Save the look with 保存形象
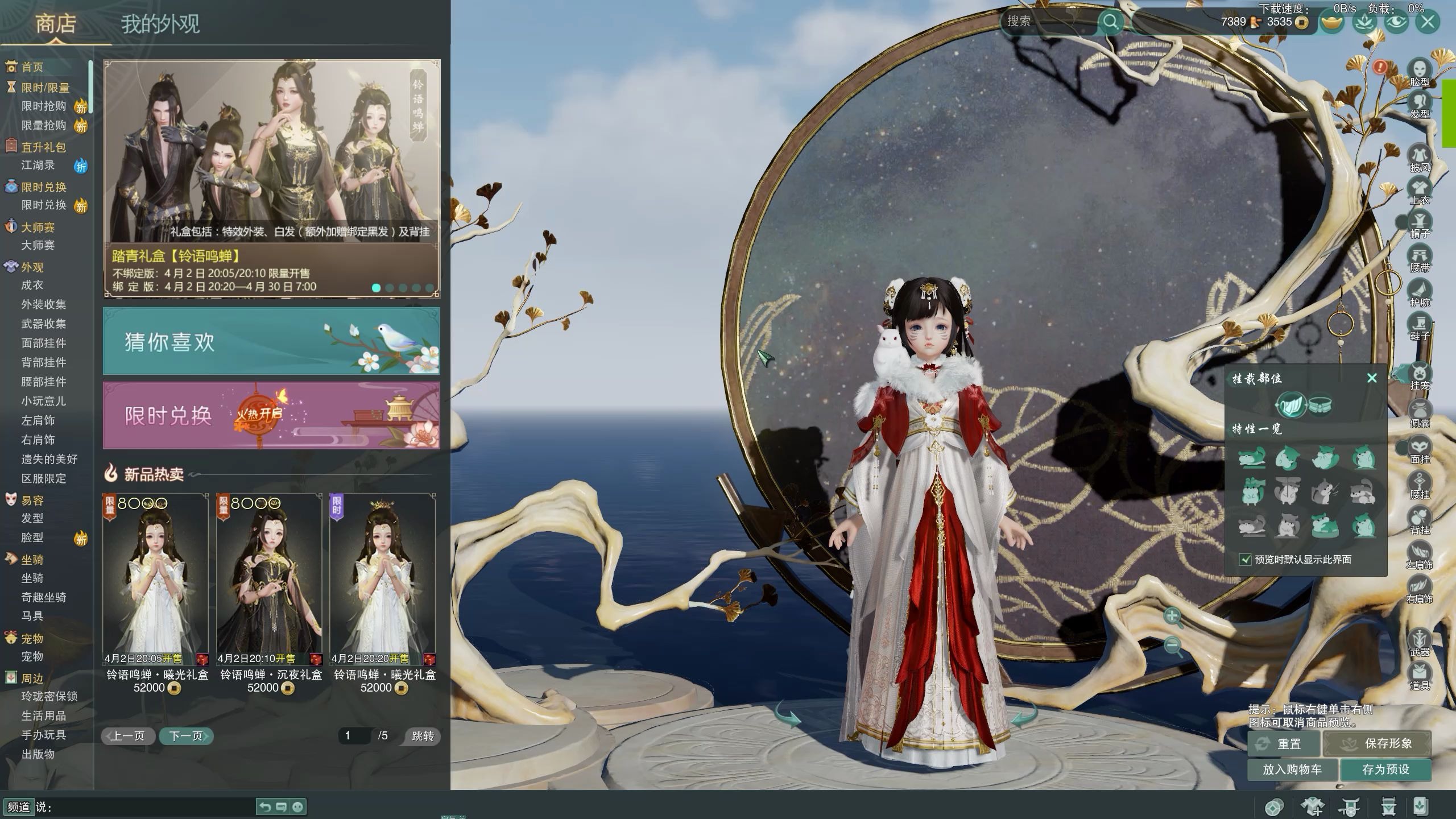This screenshot has height=819, width=1456. pyautogui.click(x=1378, y=743)
